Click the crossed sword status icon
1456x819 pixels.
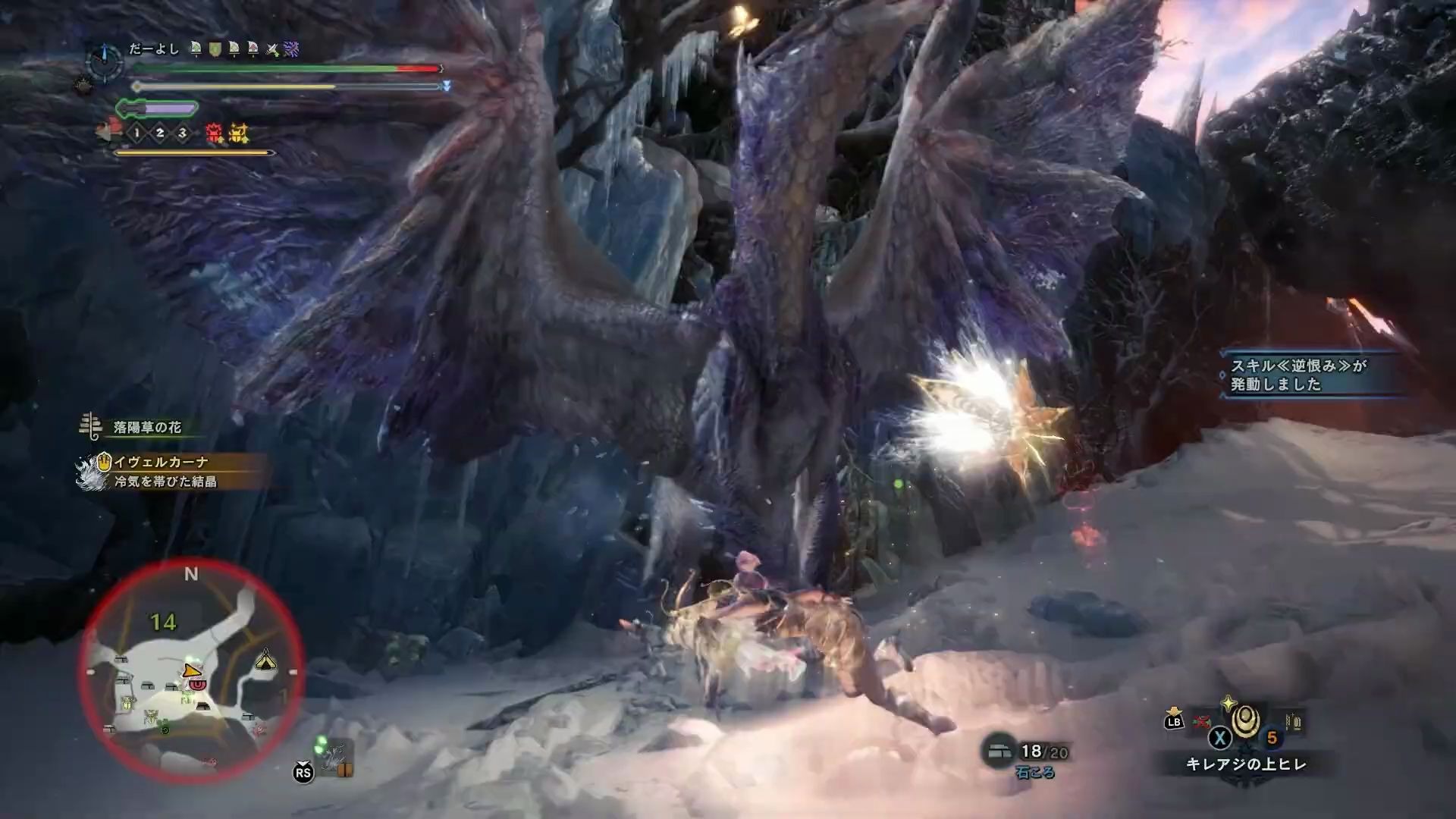point(271,50)
